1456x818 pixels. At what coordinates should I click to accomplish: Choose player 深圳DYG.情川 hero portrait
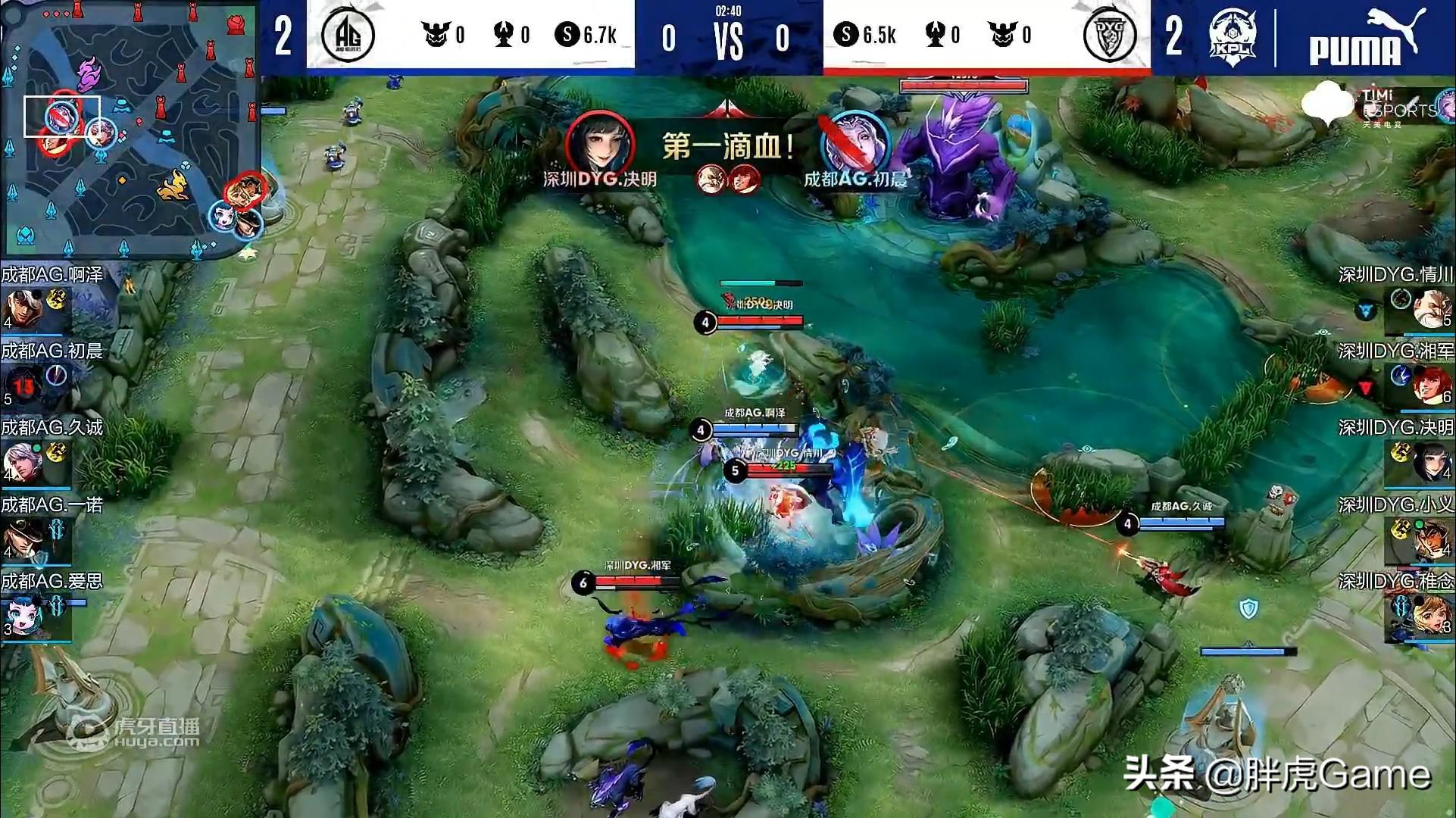[x=1430, y=309]
